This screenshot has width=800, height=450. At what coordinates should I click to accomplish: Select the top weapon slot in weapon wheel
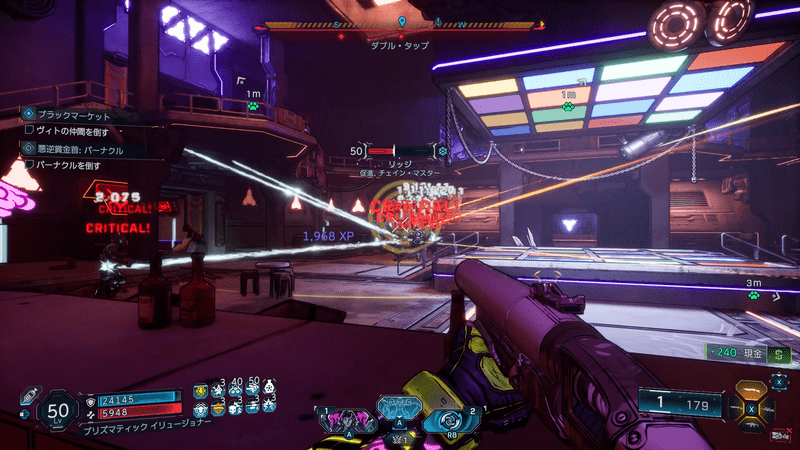(751, 391)
